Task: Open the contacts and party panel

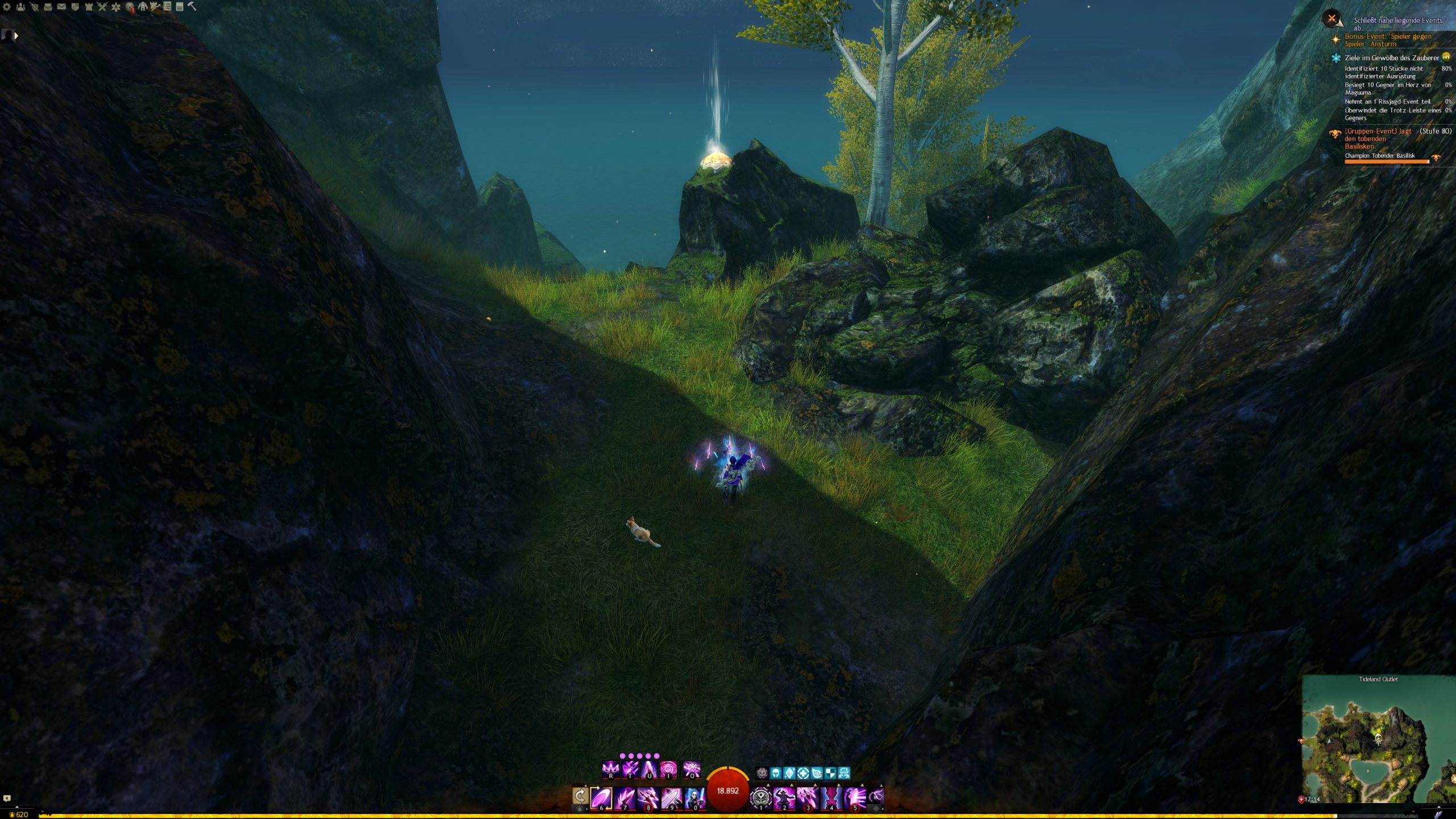Action: click(x=20, y=7)
